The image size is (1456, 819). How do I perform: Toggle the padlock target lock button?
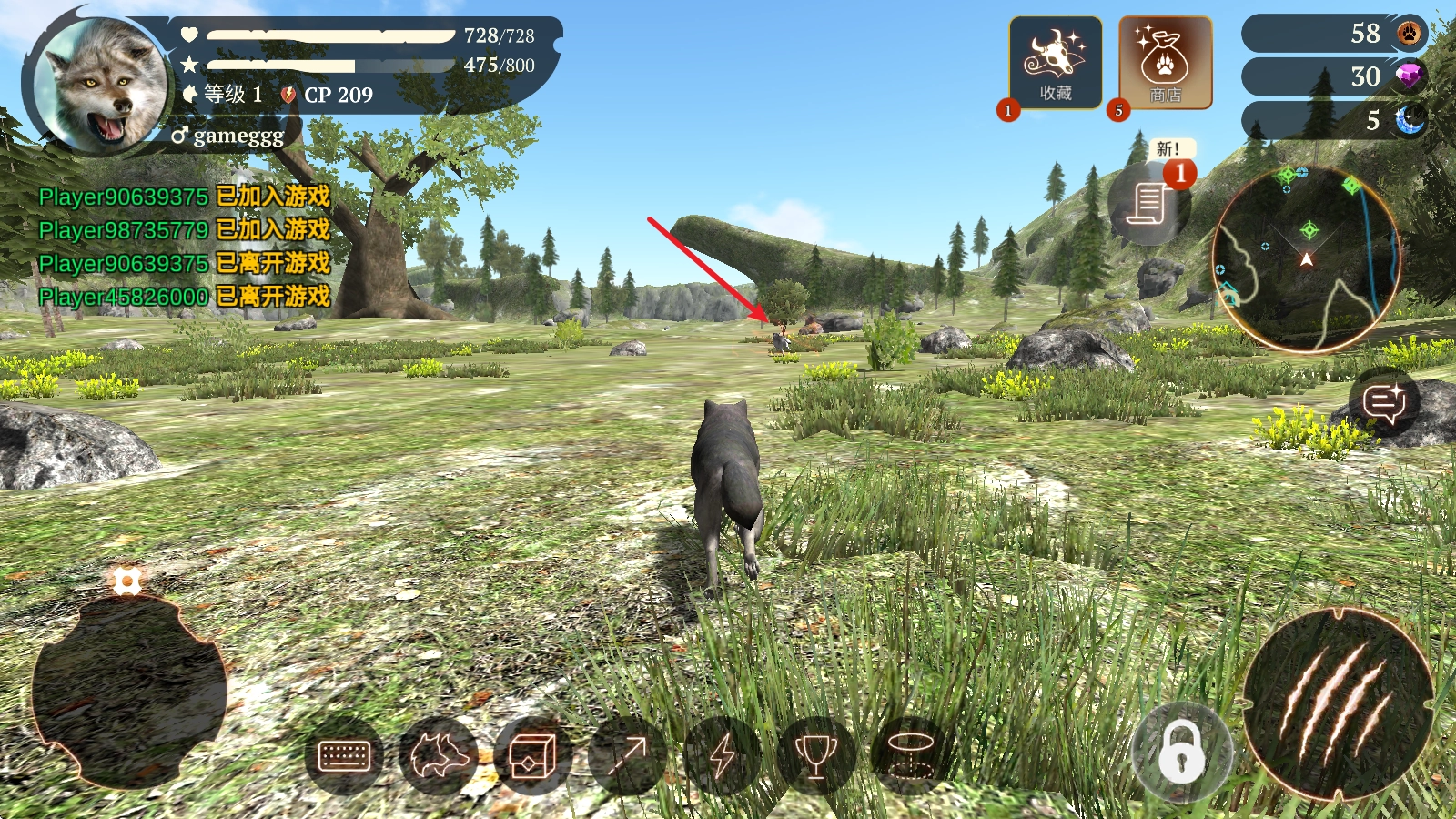(1181, 752)
